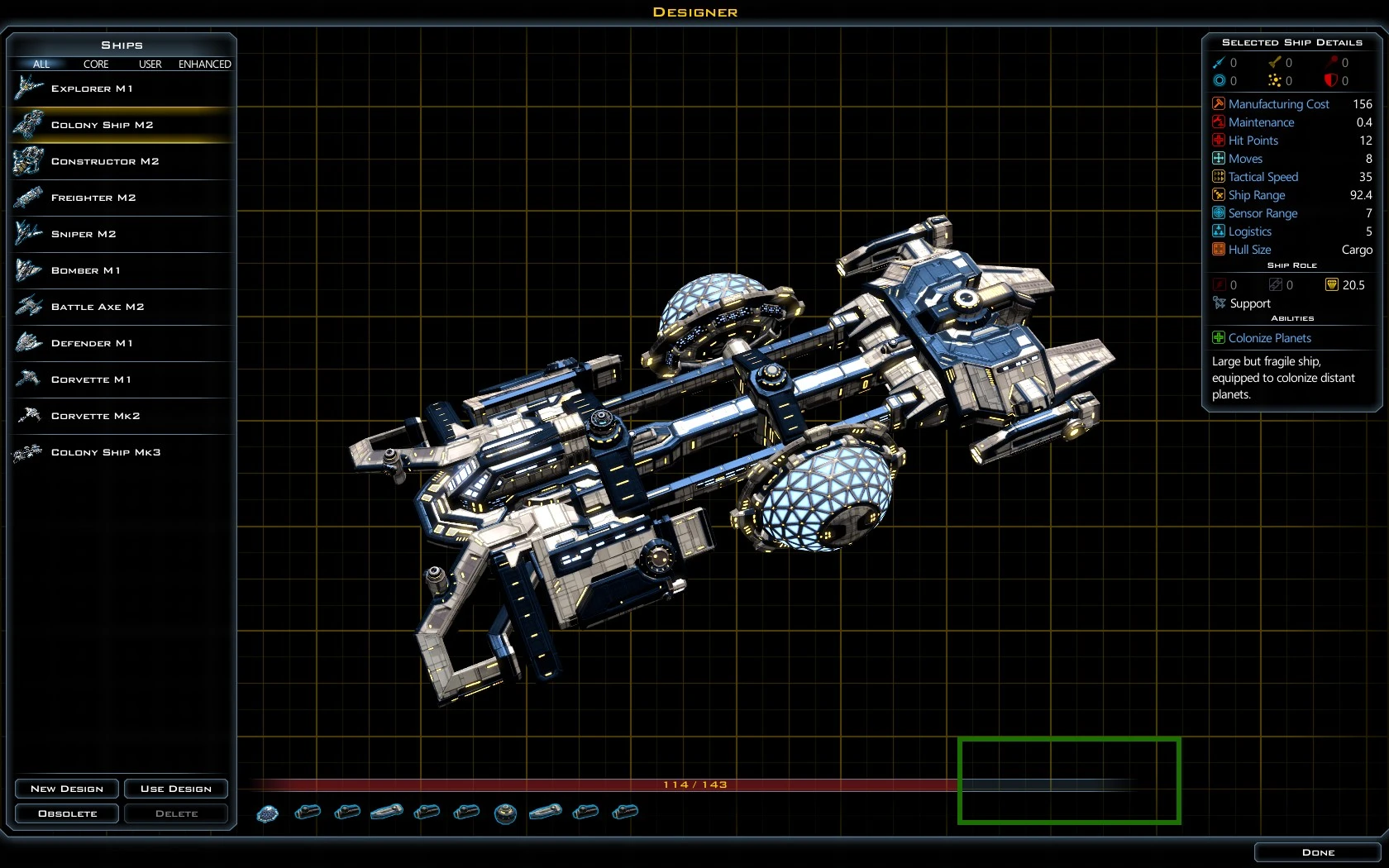Select the Sensor Range icon
The width and height of the screenshot is (1389, 868).
[x=1219, y=213]
